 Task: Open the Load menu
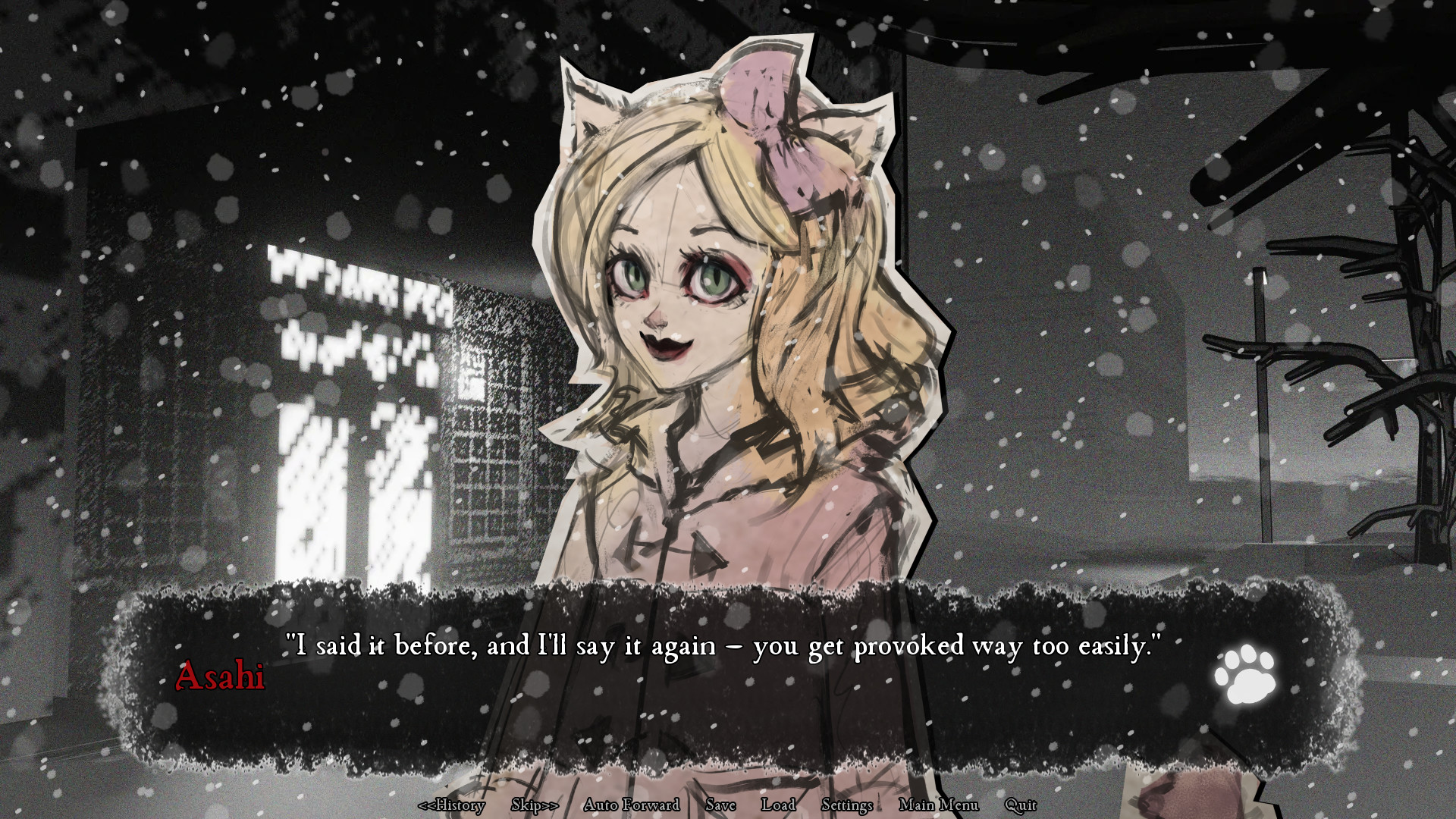pos(780,805)
